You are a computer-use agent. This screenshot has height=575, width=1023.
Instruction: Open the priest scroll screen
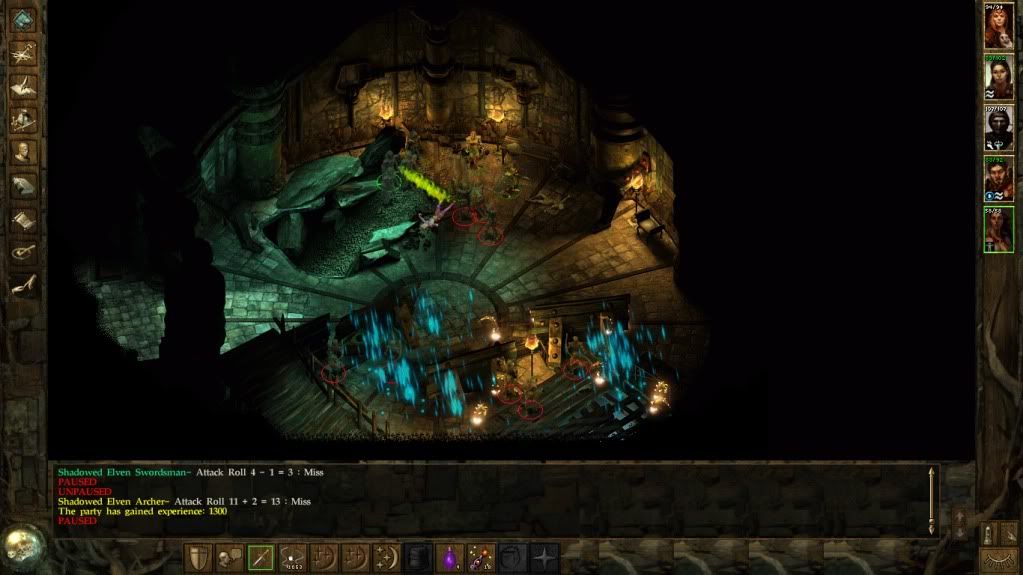tap(23, 218)
